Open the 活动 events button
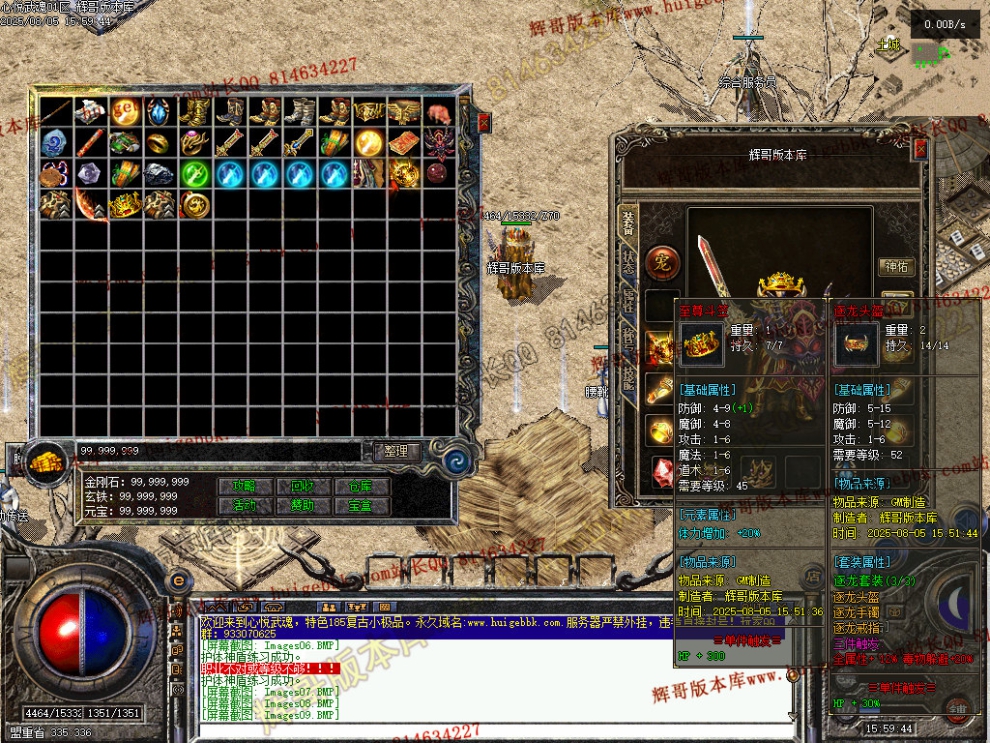This screenshot has height=743, width=990. (x=244, y=506)
